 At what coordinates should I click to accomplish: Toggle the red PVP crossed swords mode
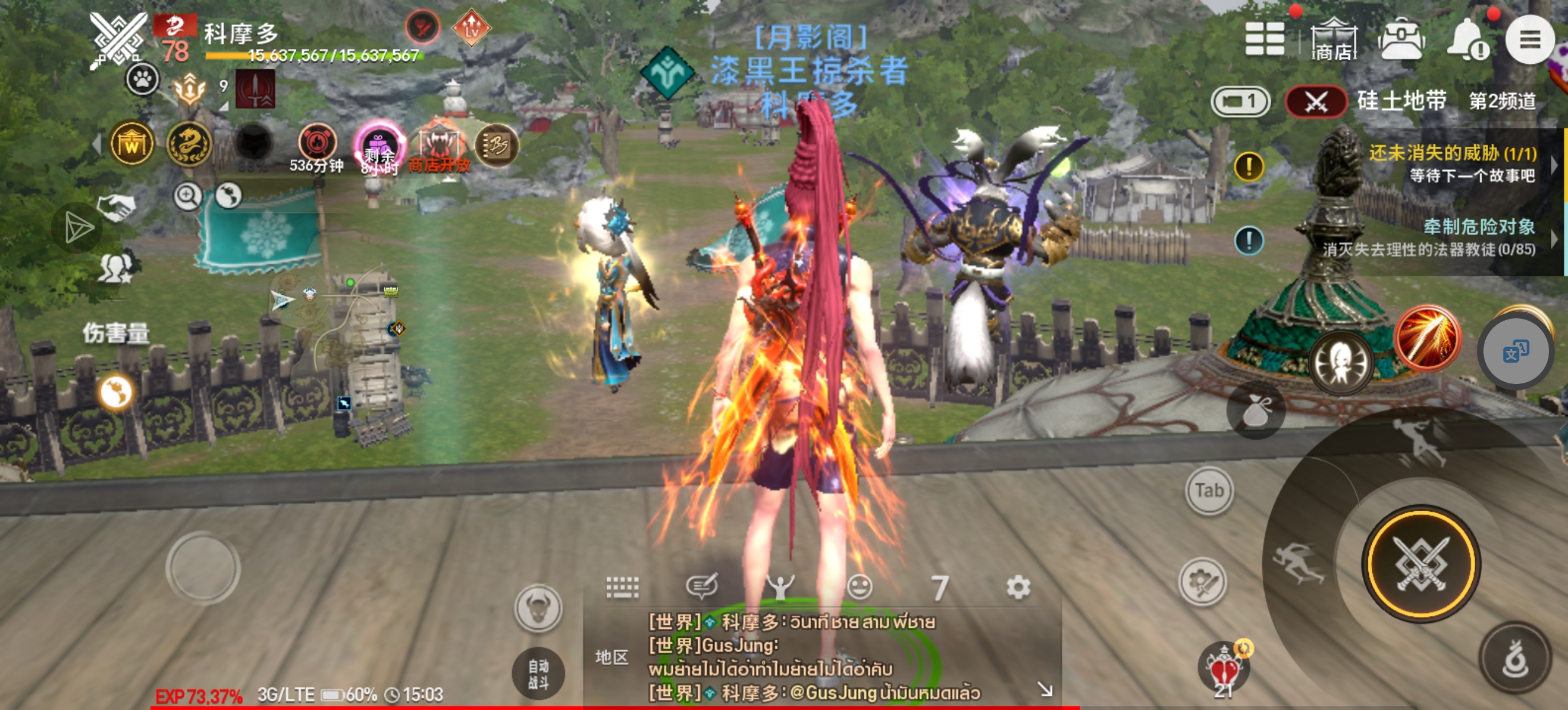click(1317, 102)
